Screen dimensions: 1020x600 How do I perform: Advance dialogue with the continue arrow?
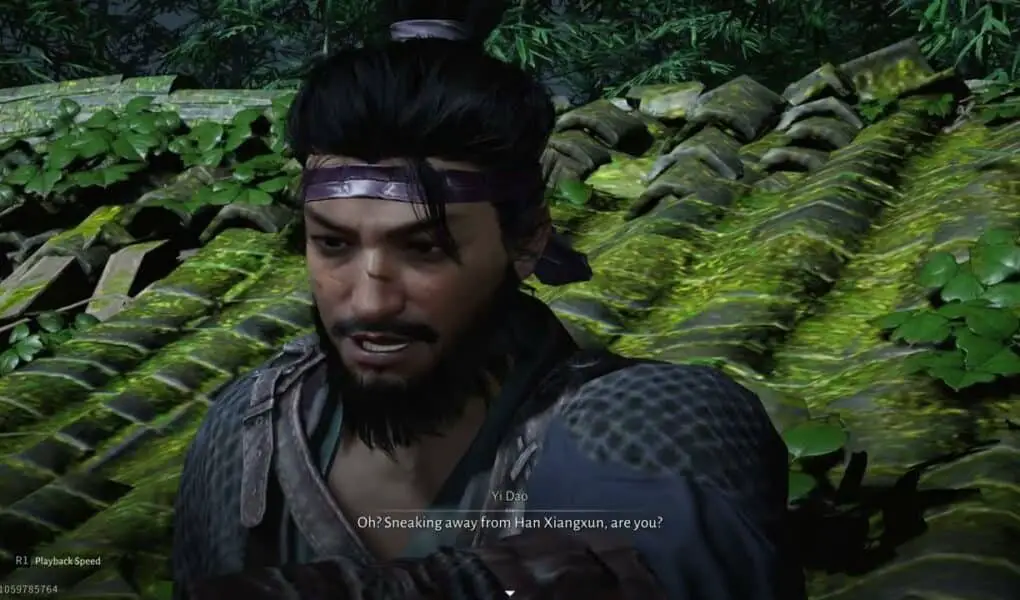tap(510, 593)
